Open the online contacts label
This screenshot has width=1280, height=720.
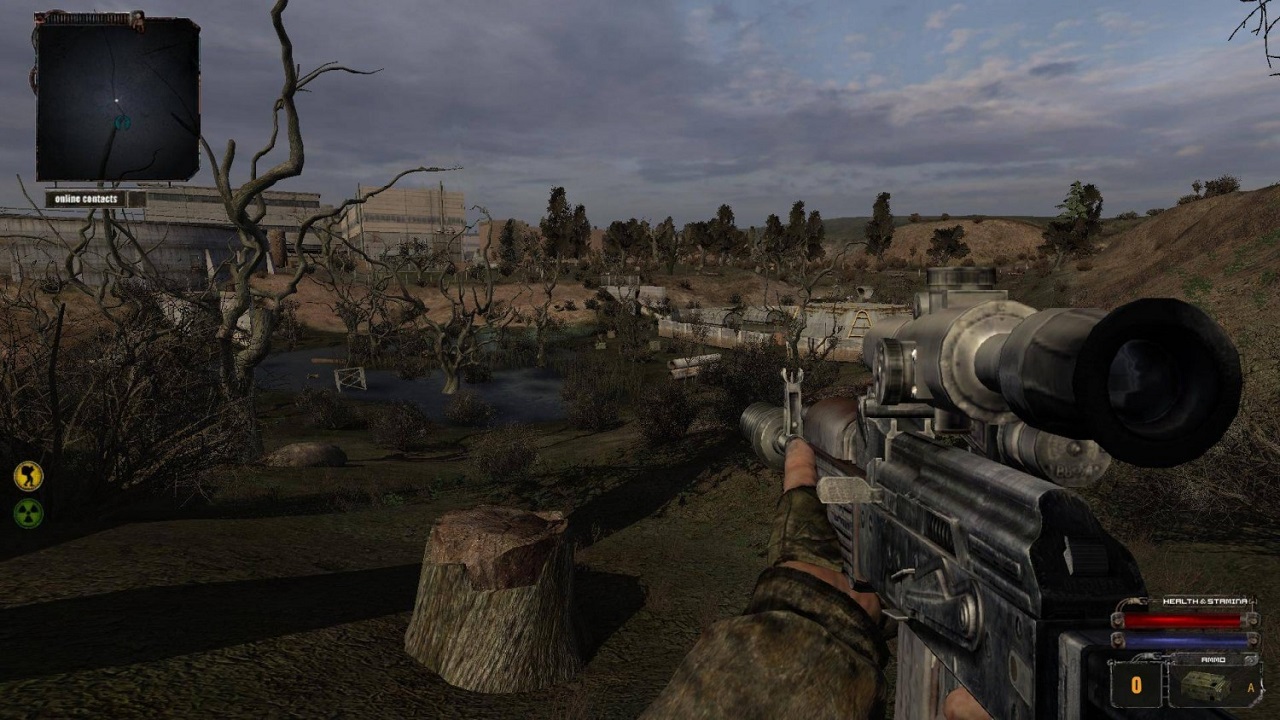tap(86, 199)
